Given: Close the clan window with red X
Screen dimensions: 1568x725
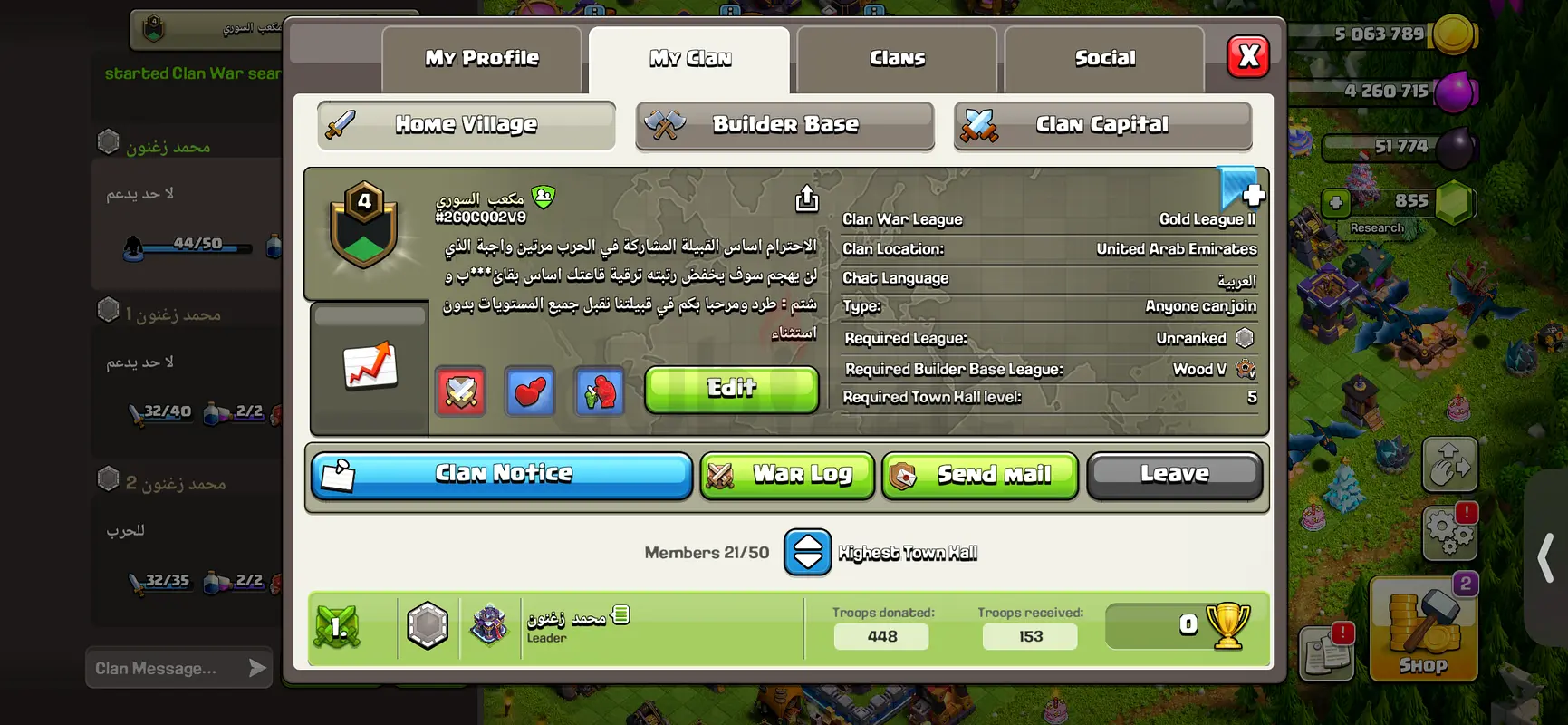Looking at the screenshot, I should pyautogui.click(x=1247, y=57).
